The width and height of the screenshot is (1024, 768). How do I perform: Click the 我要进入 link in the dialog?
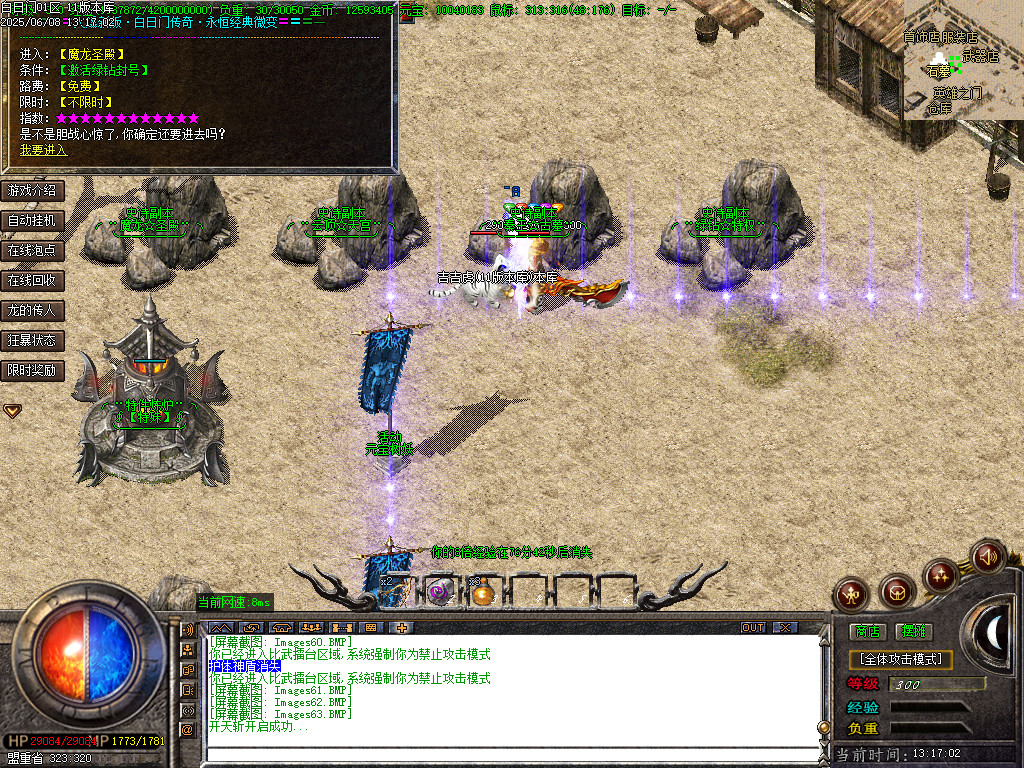(43, 150)
